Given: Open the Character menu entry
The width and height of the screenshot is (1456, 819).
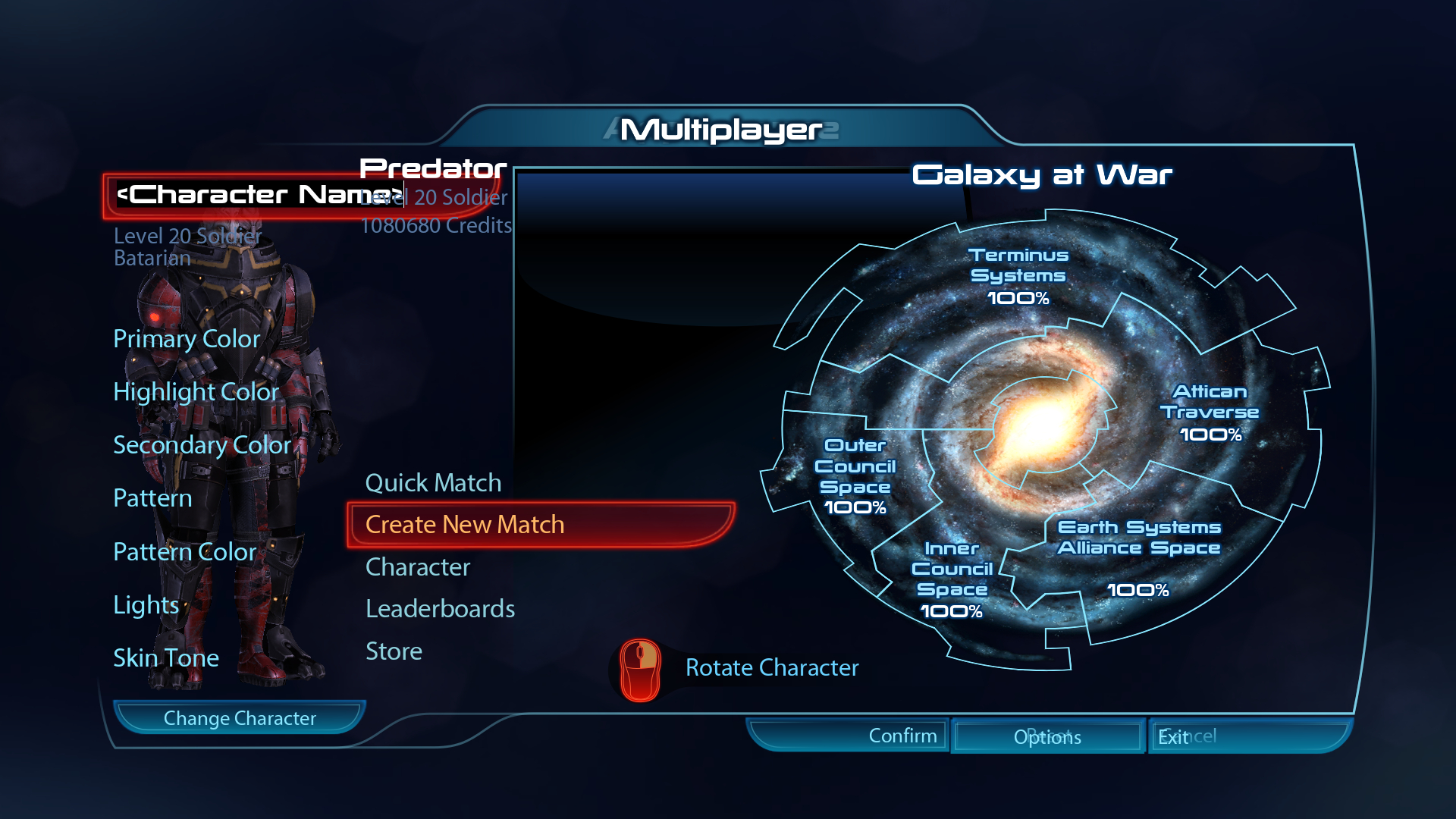Looking at the screenshot, I should point(418,567).
